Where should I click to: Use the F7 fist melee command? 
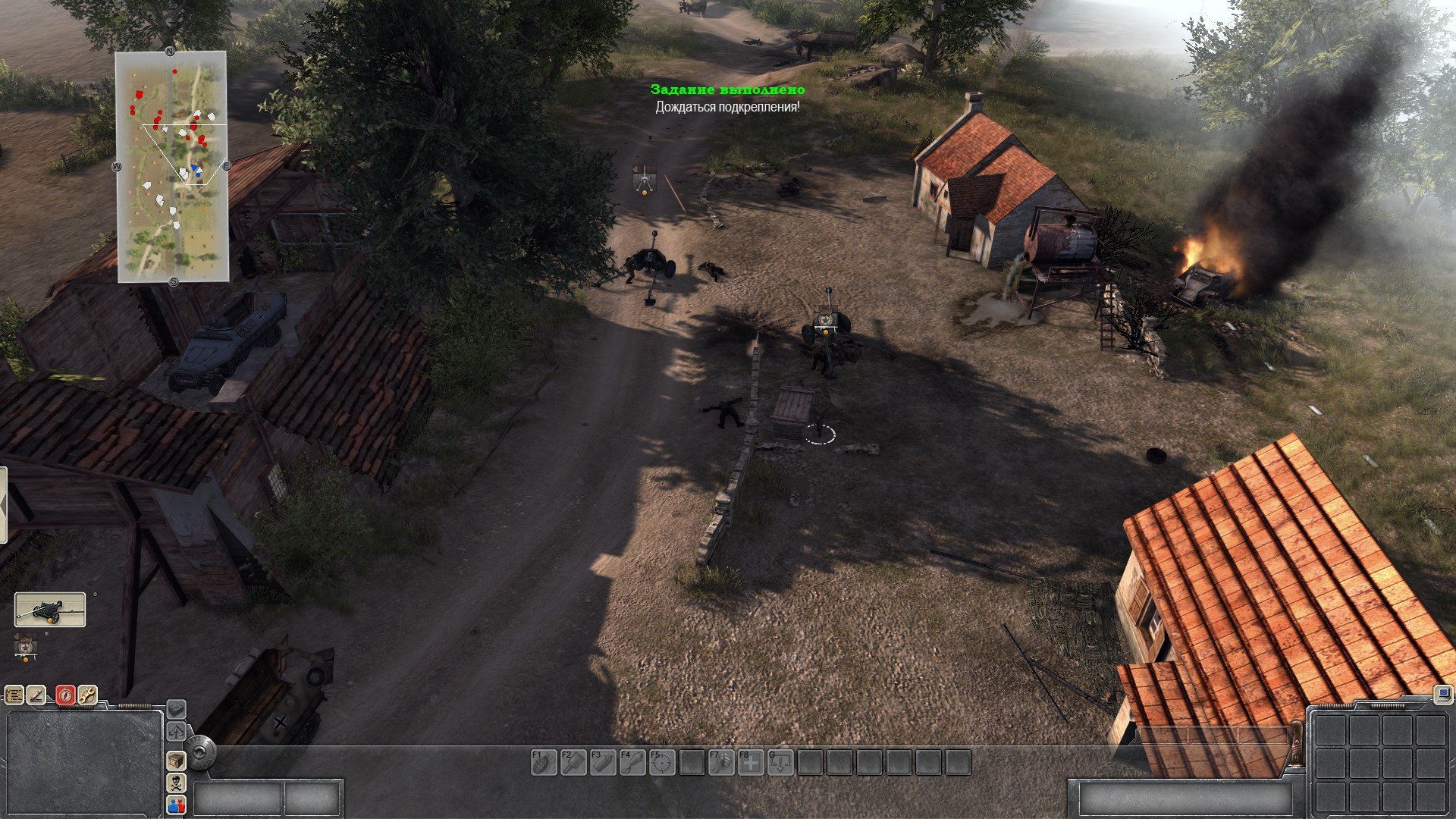pos(720,762)
